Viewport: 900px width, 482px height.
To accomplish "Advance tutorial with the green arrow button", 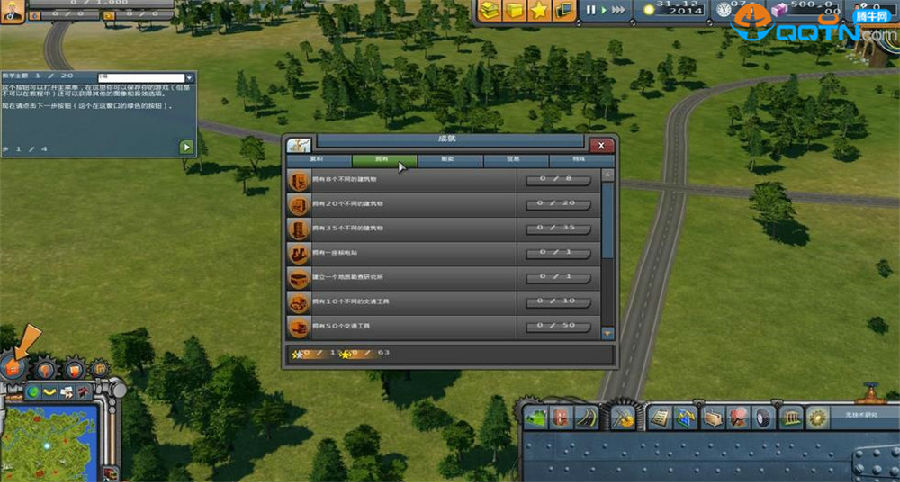I will coord(185,147).
